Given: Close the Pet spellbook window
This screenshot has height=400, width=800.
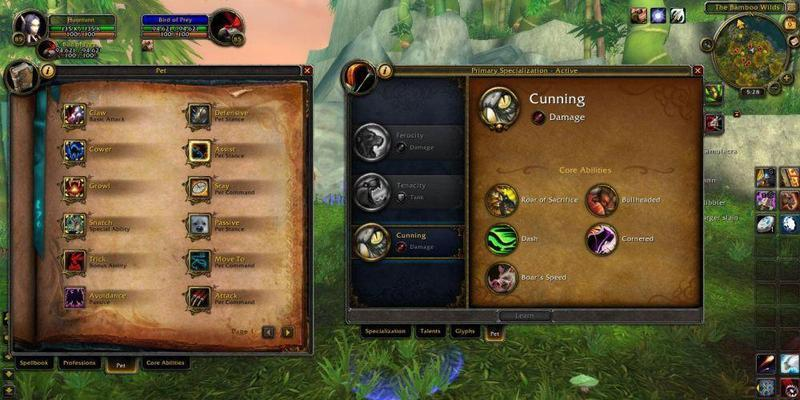Looking at the screenshot, I should click(x=307, y=70).
